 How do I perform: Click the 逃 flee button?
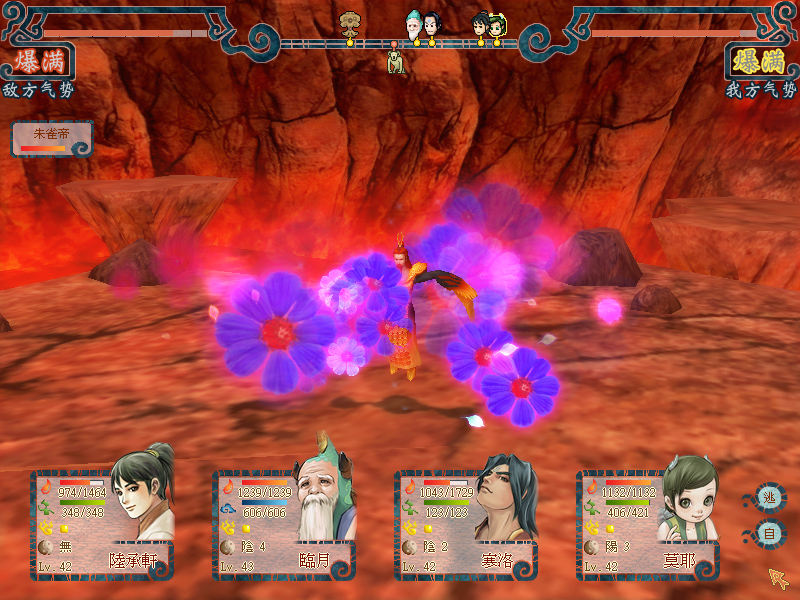tap(770, 498)
